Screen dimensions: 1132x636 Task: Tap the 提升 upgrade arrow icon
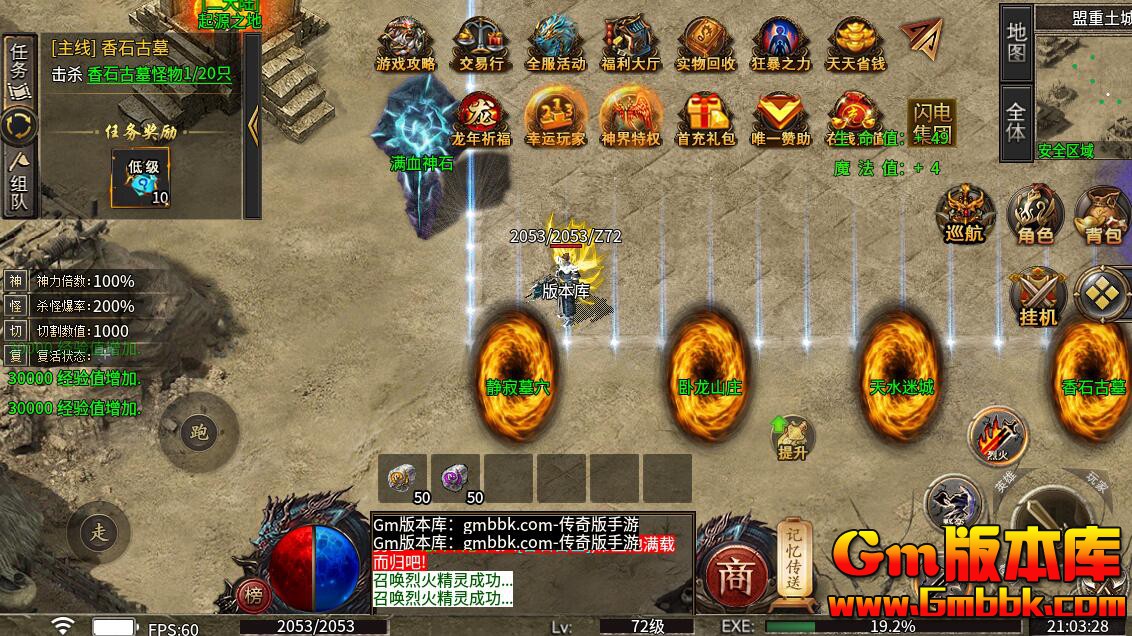tap(792, 437)
